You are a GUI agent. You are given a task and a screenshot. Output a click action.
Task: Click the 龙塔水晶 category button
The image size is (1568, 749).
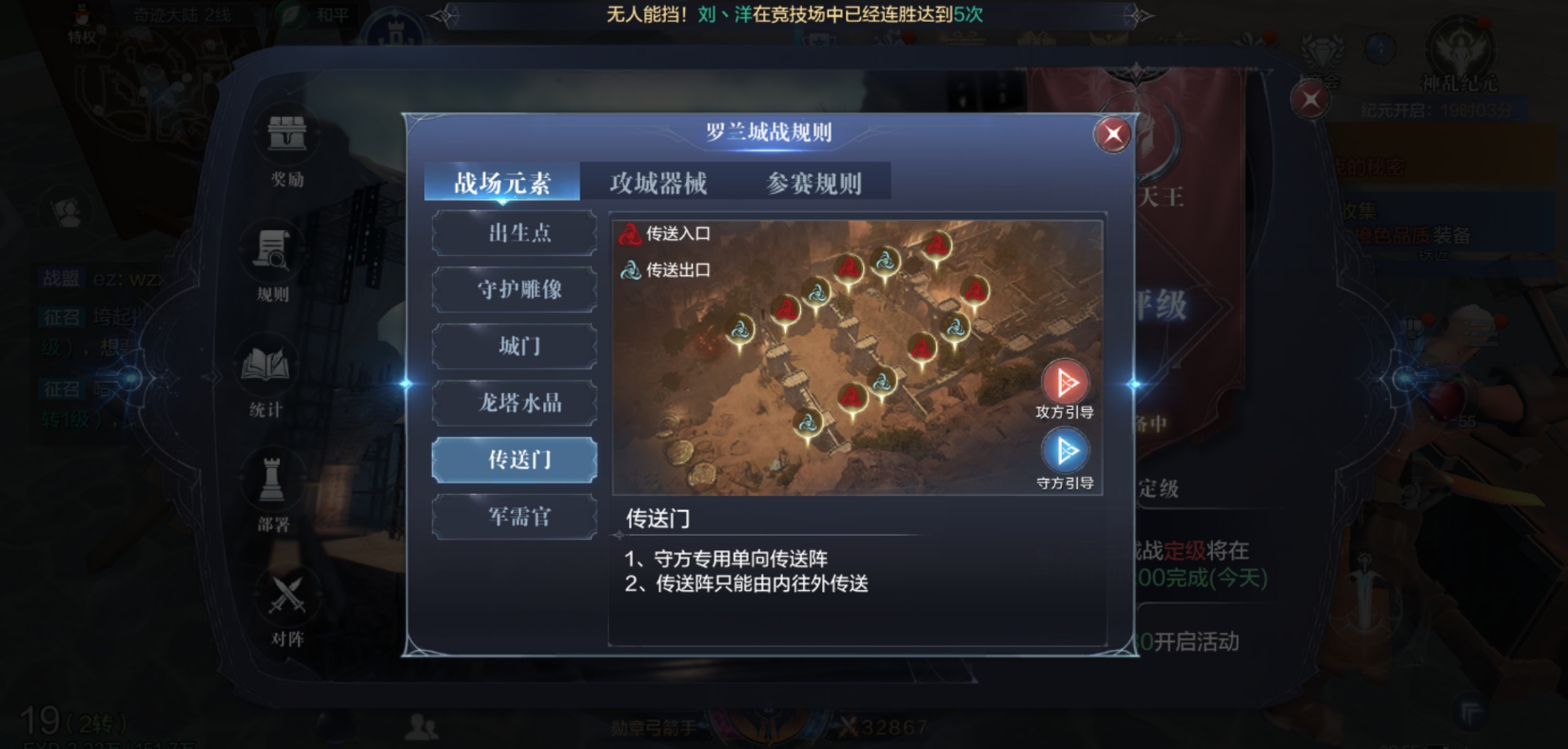click(514, 403)
